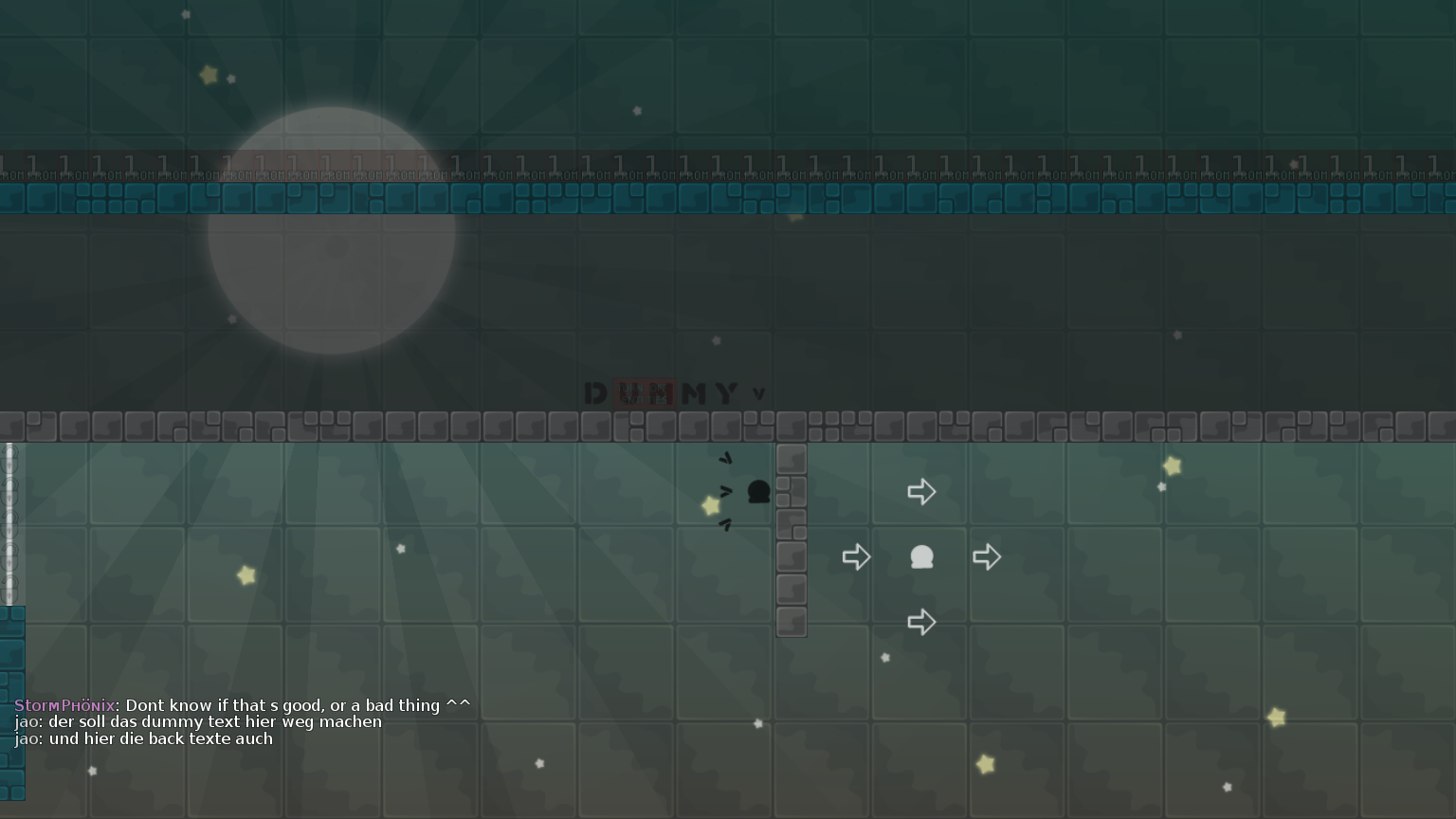Collapse the letter D of the DUMMY sign

click(x=595, y=391)
